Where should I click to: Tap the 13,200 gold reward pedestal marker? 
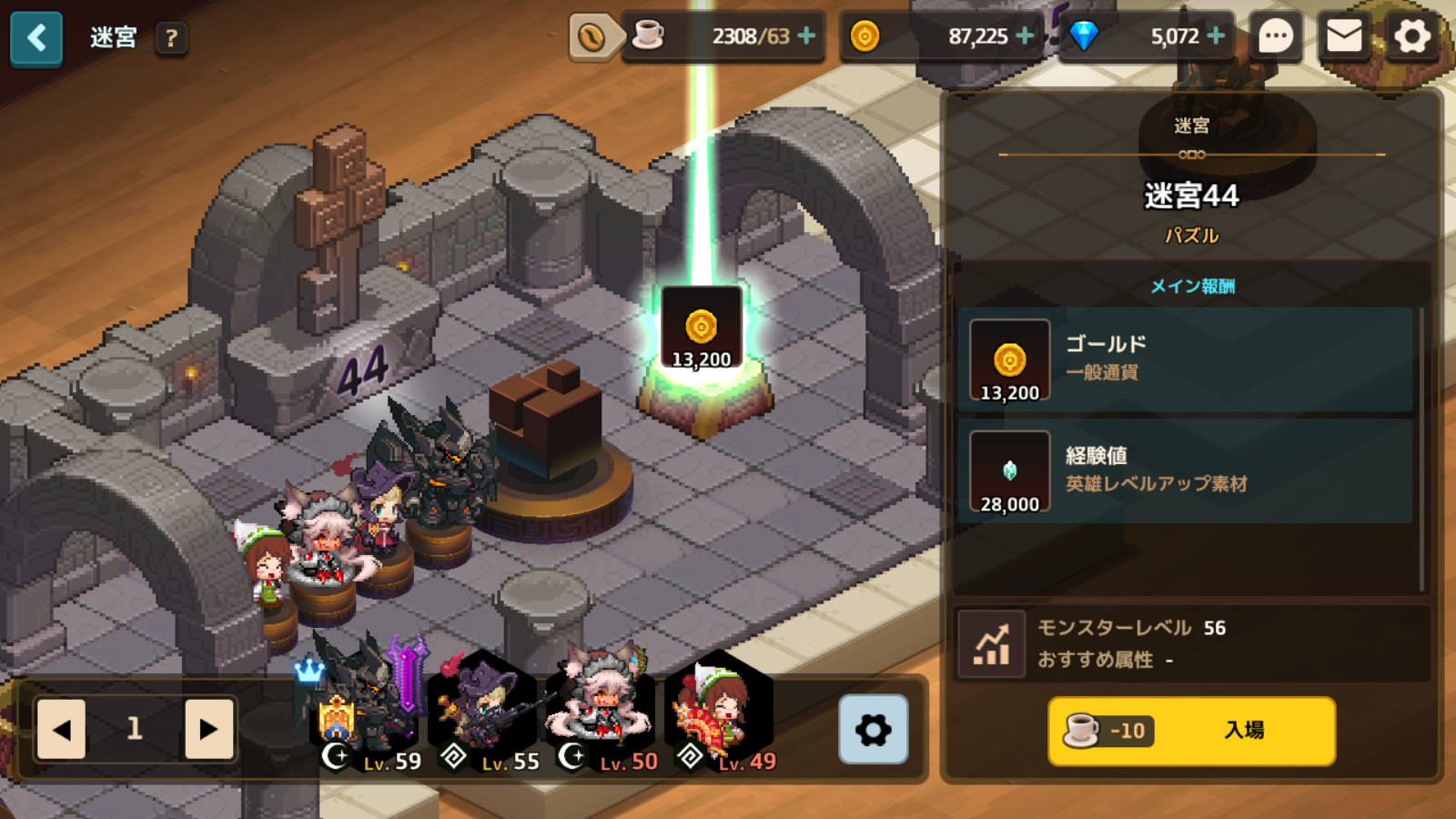701,329
